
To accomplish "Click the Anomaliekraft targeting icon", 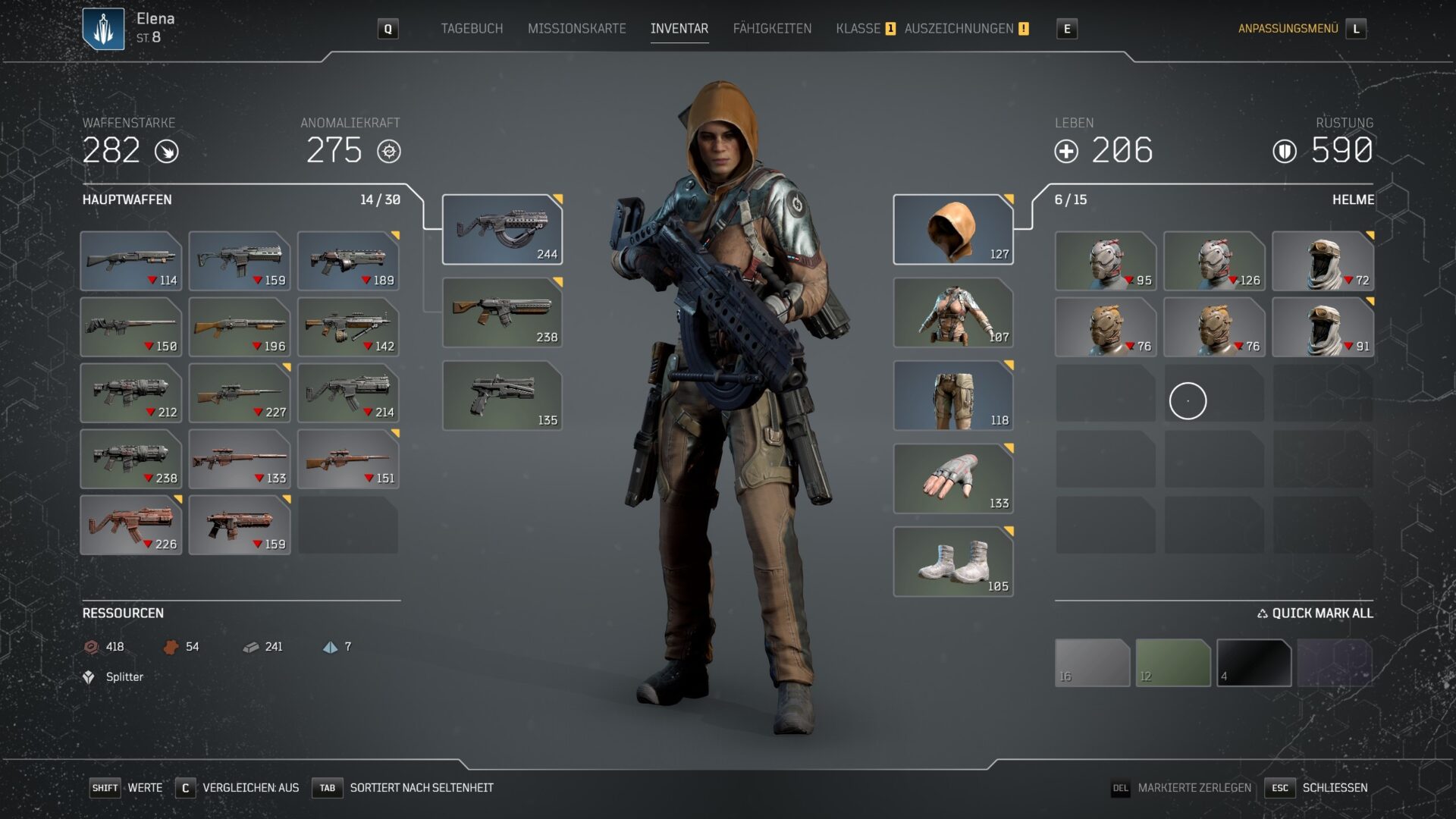I will pyautogui.click(x=389, y=151).
